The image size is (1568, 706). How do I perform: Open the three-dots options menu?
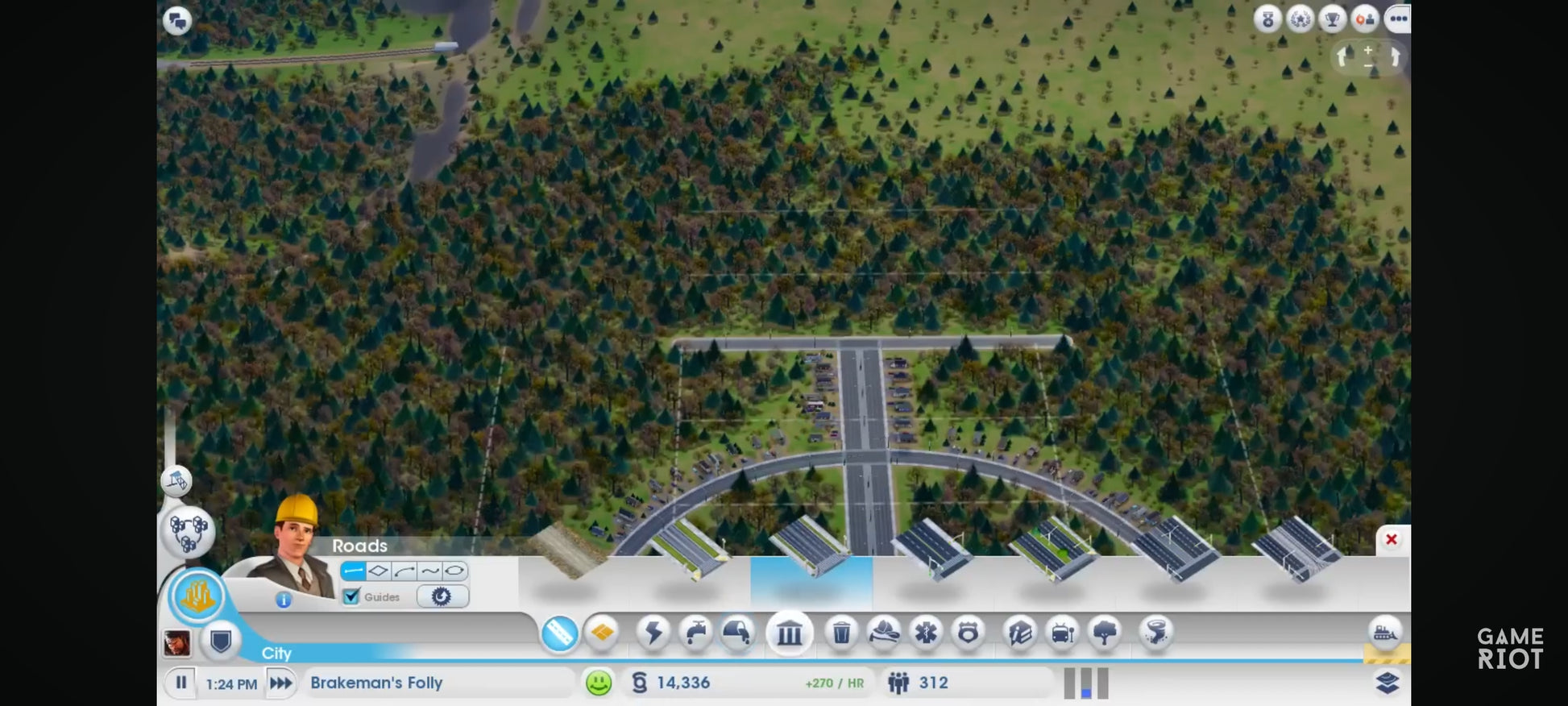click(x=1398, y=19)
